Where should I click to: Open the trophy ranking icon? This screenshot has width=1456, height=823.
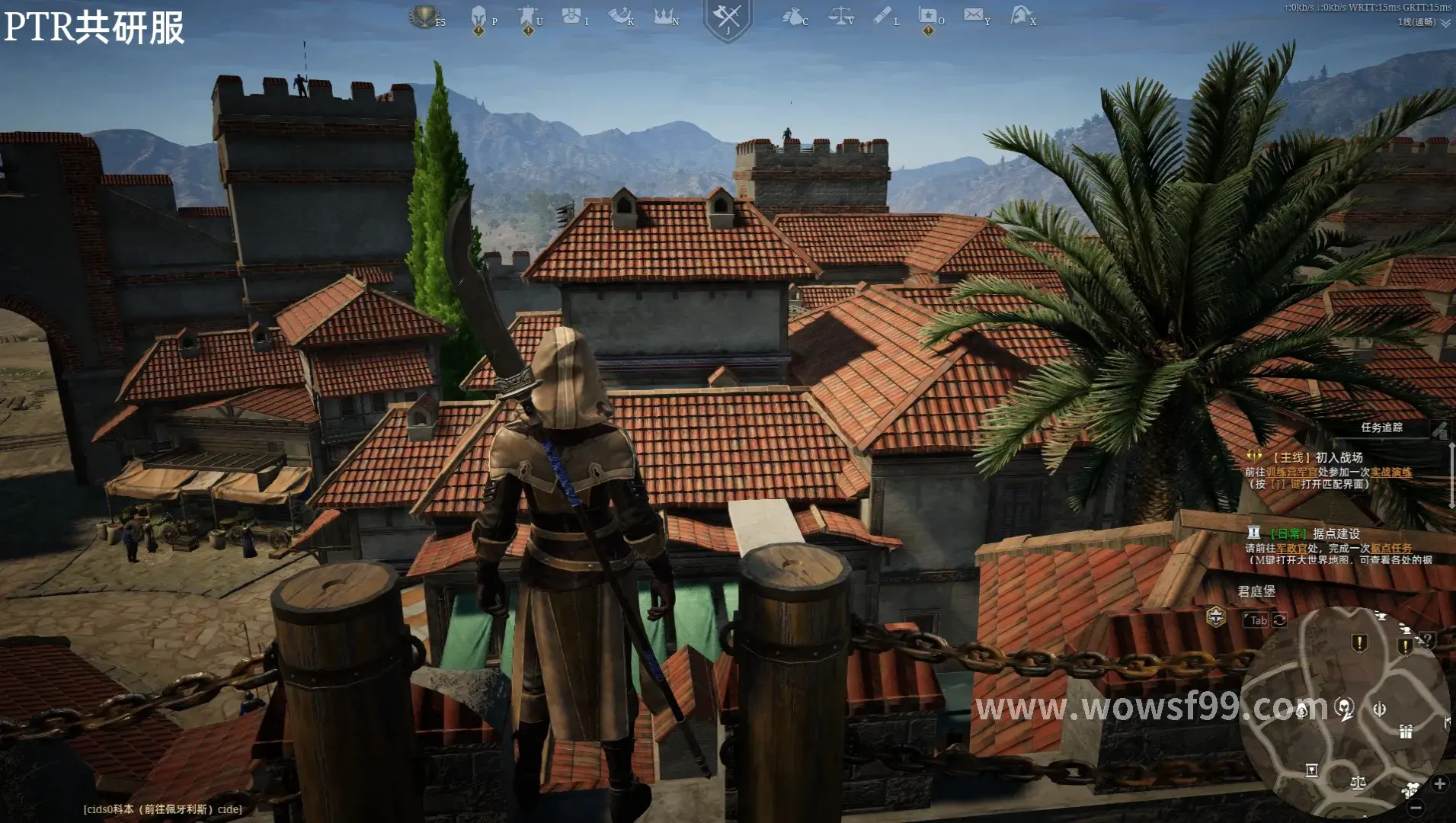[x=424, y=16]
